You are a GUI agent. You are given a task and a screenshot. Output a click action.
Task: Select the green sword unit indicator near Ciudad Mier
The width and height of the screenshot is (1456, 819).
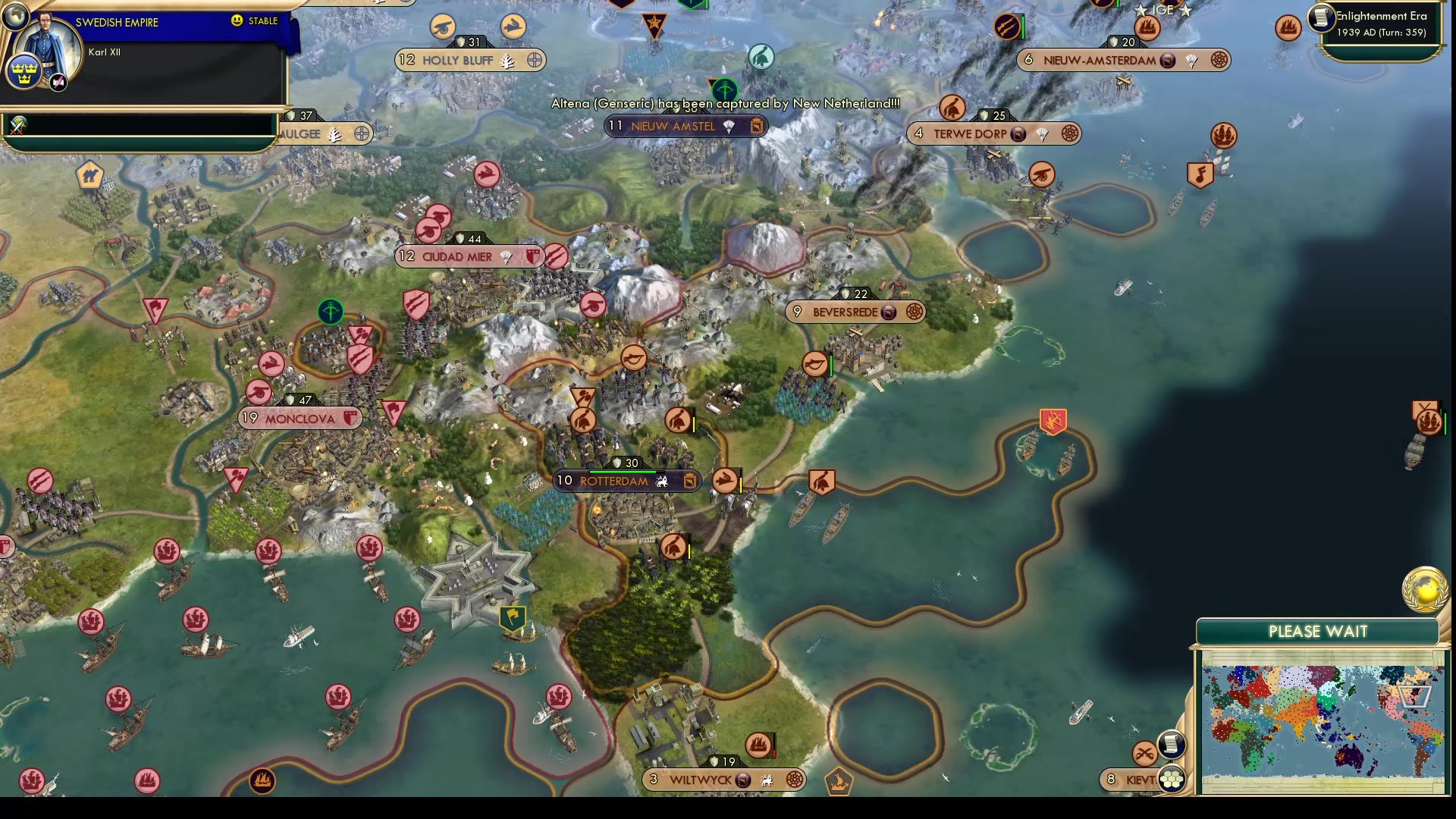[329, 312]
